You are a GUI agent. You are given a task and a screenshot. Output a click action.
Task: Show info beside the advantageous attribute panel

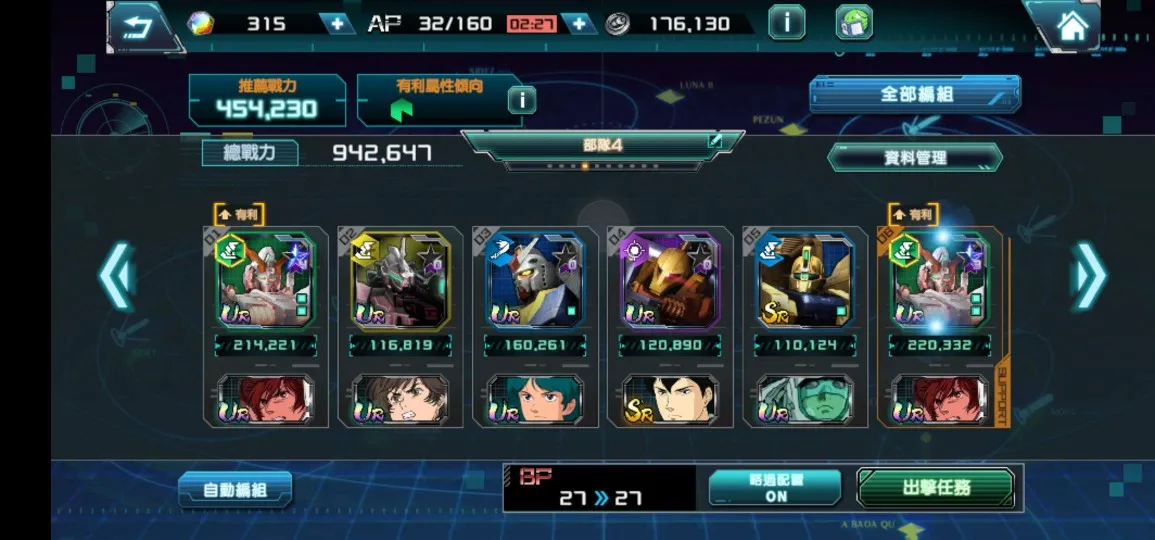point(521,99)
